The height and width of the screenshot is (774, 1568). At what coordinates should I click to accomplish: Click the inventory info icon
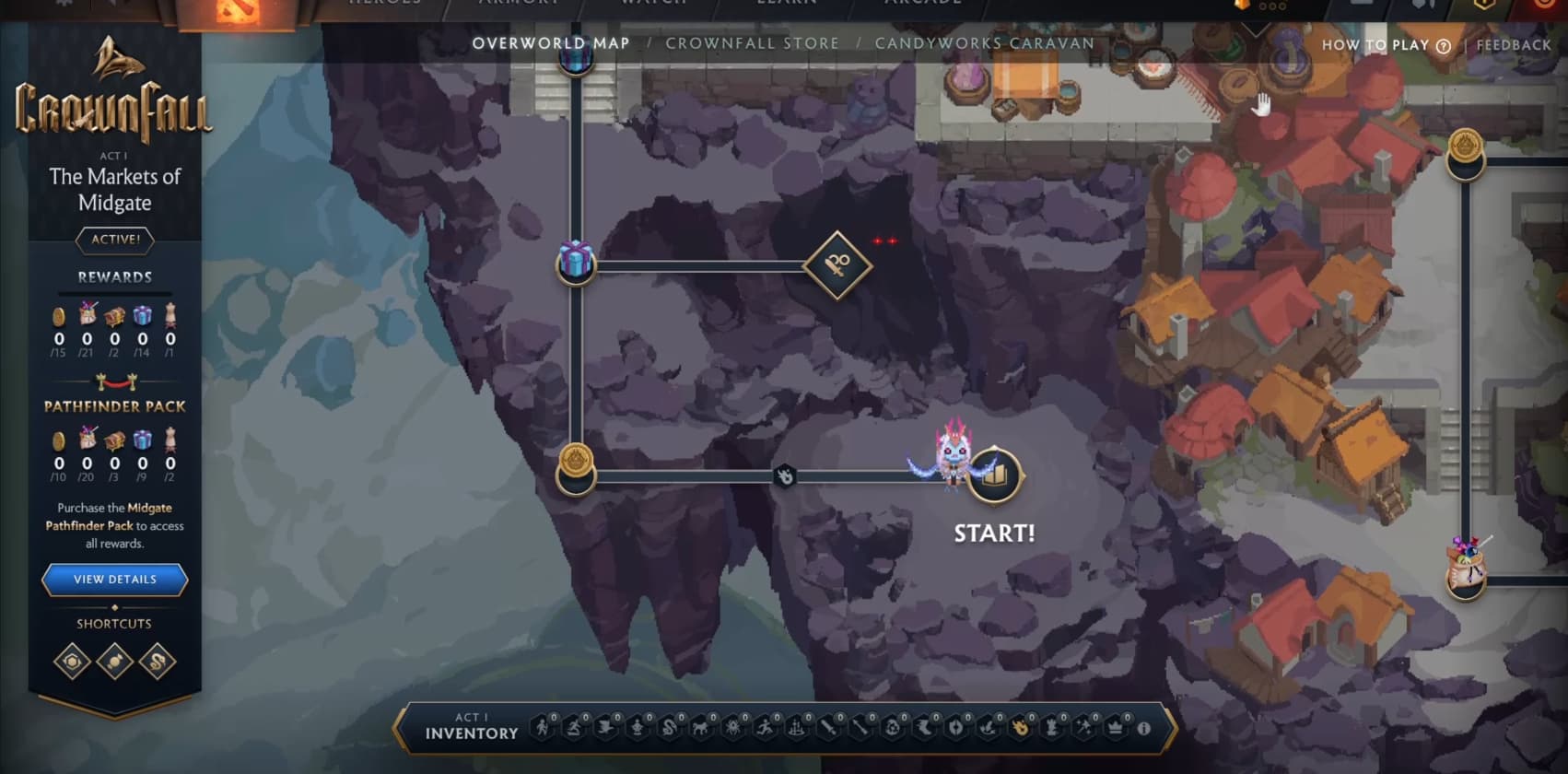click(x=1143, y=729)
